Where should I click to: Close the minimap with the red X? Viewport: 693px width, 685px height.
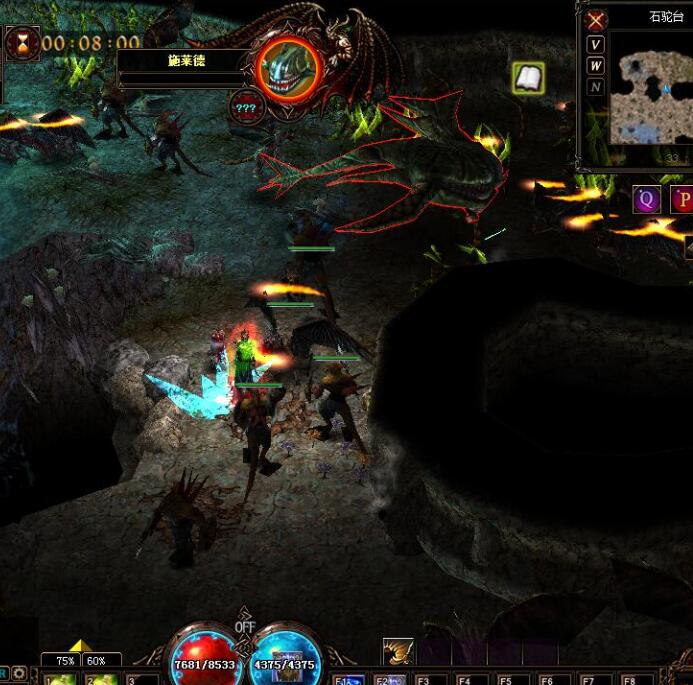pyautogui.click(x=596, y=20)
